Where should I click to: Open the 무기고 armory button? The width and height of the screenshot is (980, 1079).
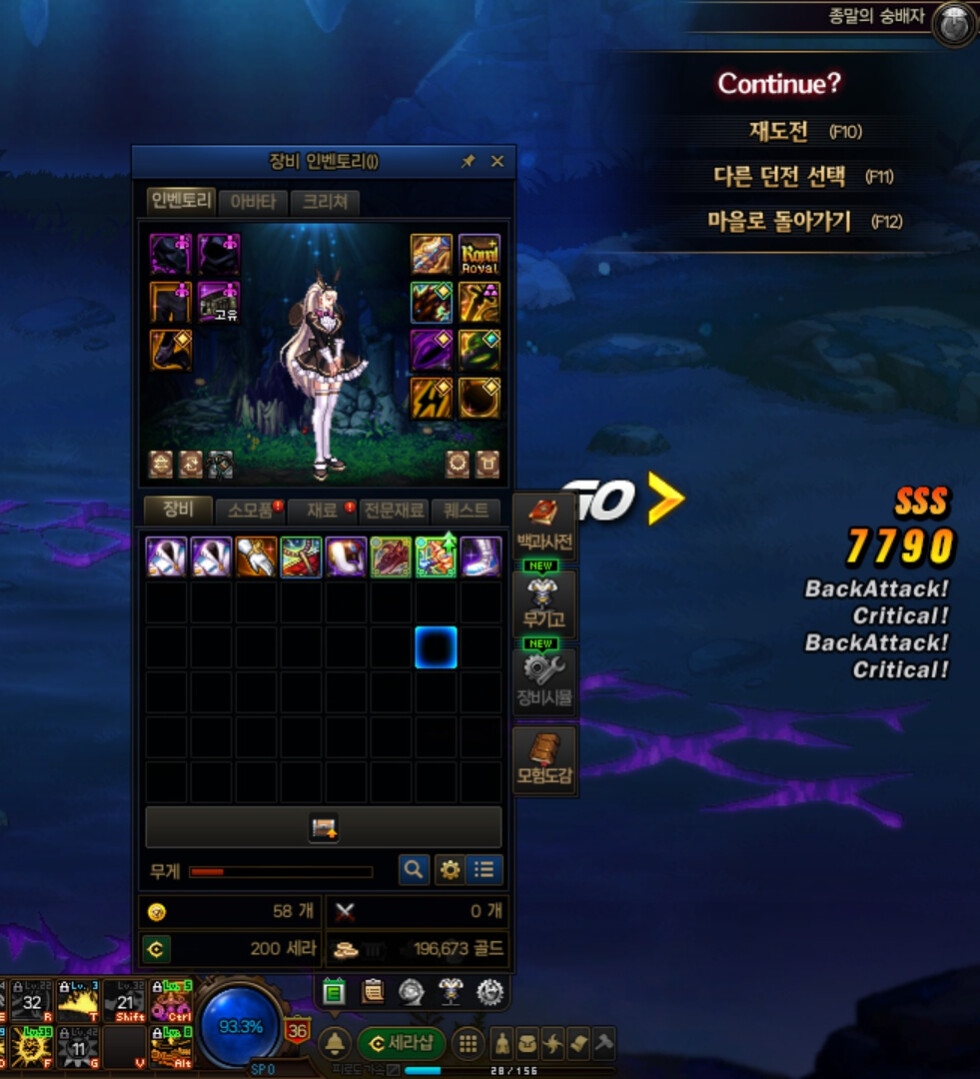(x=545, y=604)
